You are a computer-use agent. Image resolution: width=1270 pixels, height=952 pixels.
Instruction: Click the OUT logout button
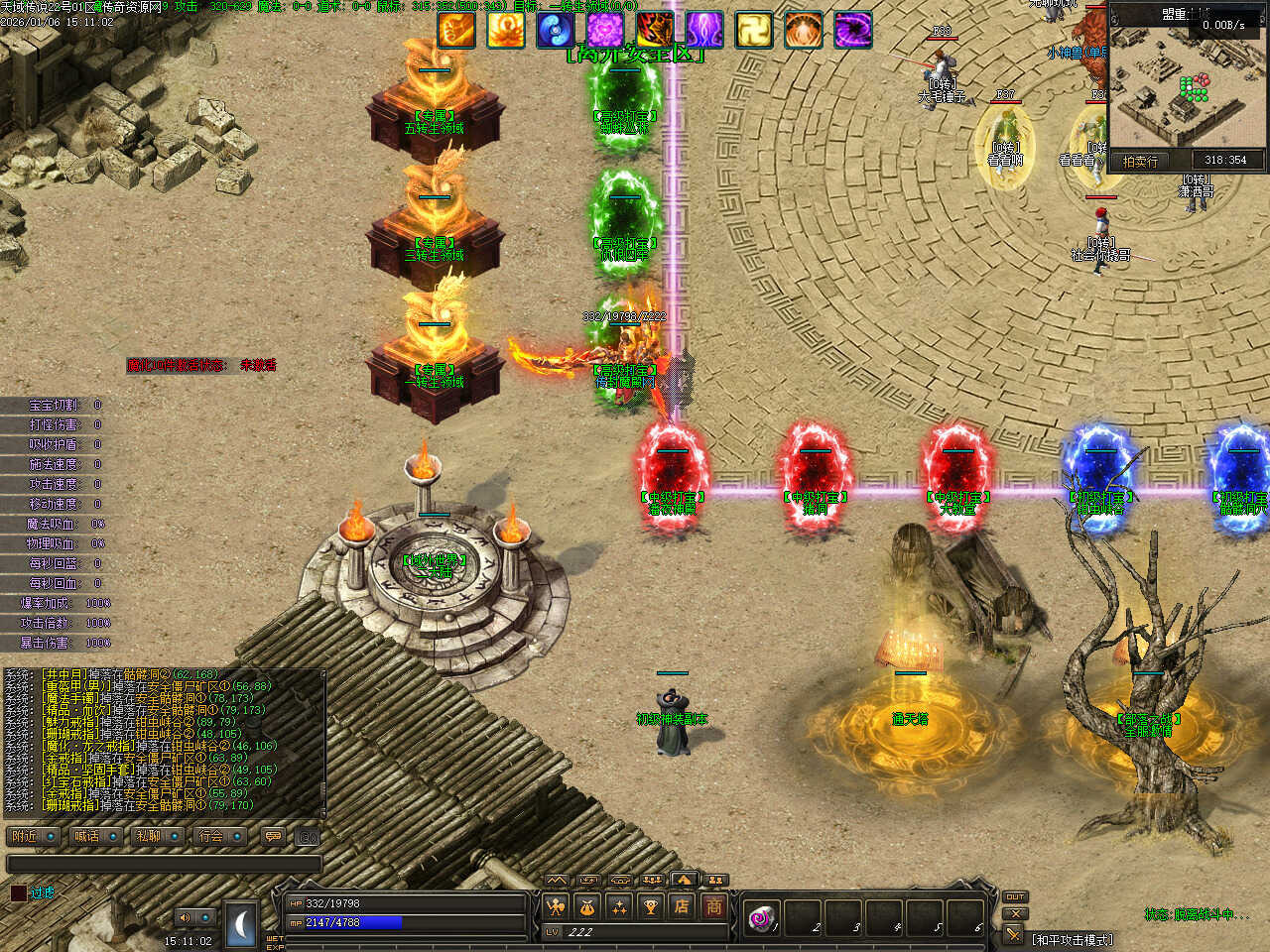(x=1014, y=896)
